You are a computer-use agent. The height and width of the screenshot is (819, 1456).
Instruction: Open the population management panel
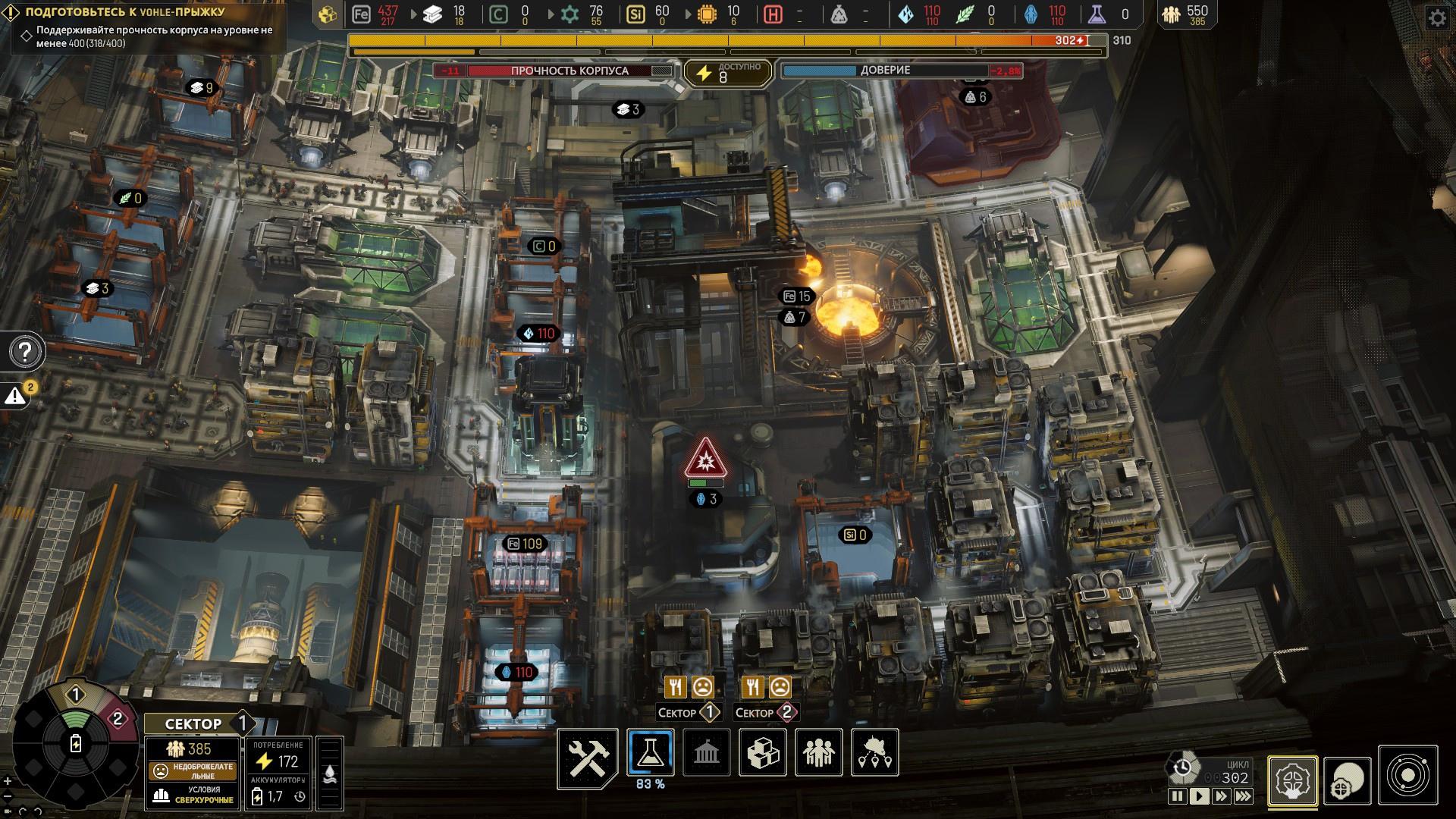819,752
